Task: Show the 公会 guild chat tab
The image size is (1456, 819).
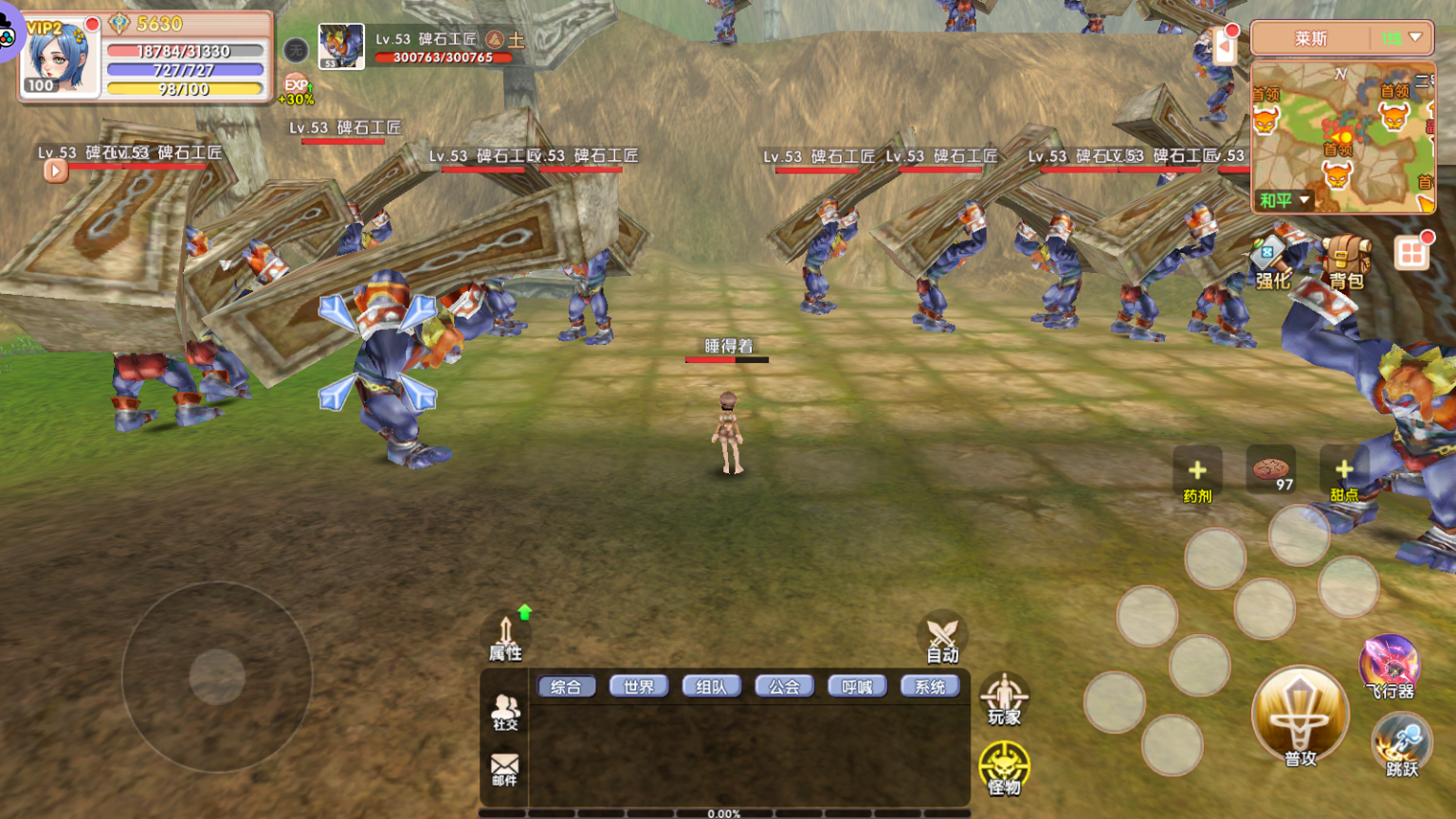Action: click(784, 686)
